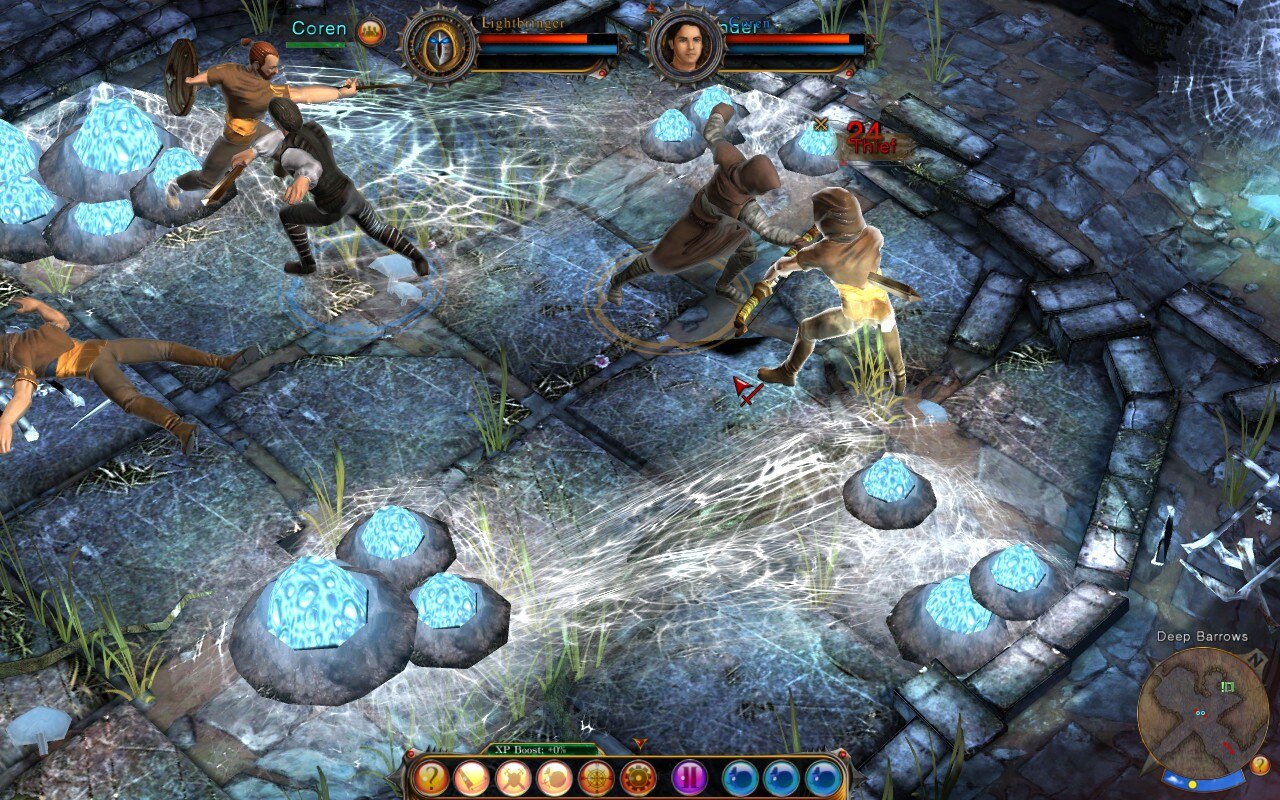Image resolution: width=1280 pixels, height=800 pixels.
Task: Pause the game with the purple button
Action: (x=689, y=777)
